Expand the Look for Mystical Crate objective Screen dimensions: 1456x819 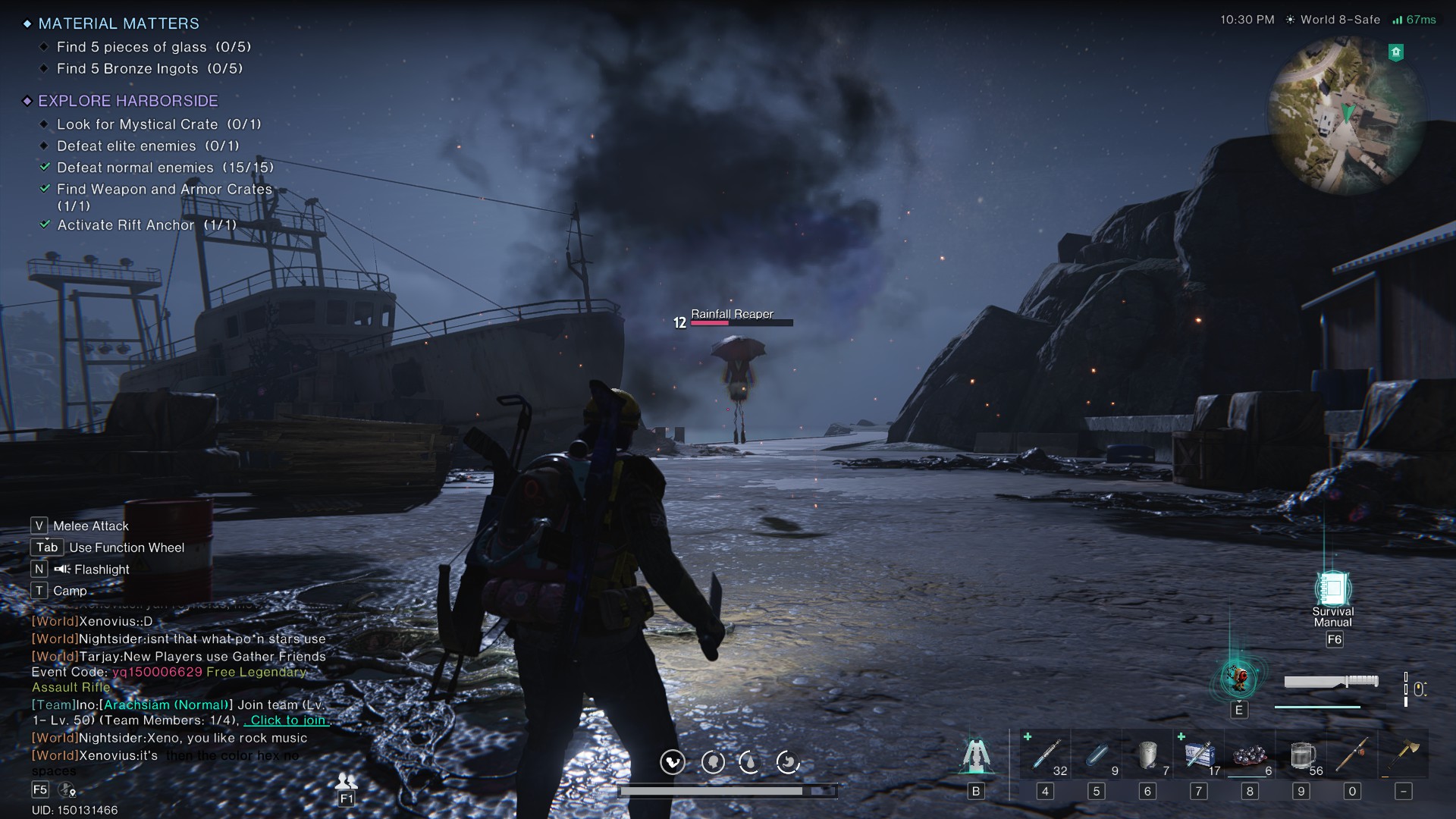(x=44, y=124)
